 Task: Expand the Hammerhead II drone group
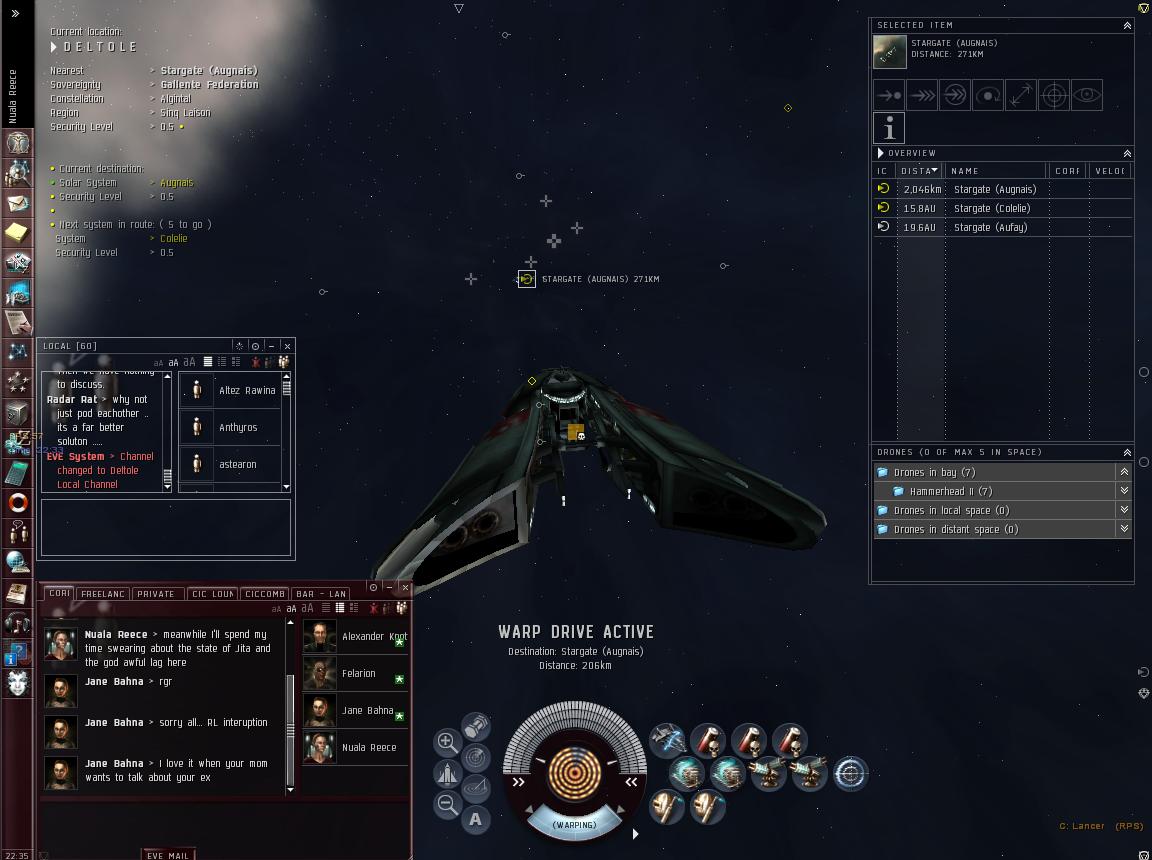[1124, 491]
